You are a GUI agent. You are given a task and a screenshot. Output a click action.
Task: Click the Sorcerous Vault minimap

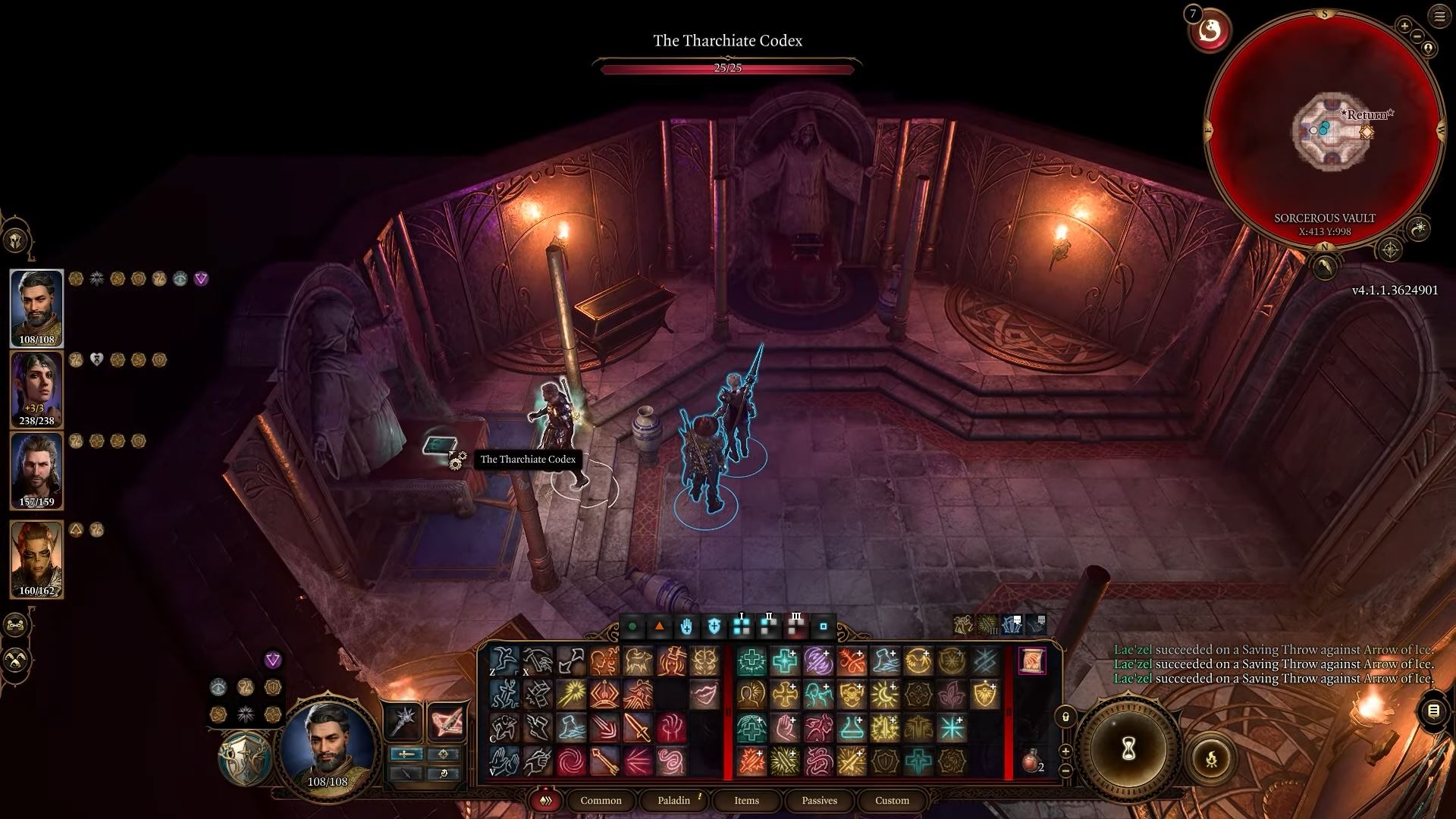coord(1325,129)
